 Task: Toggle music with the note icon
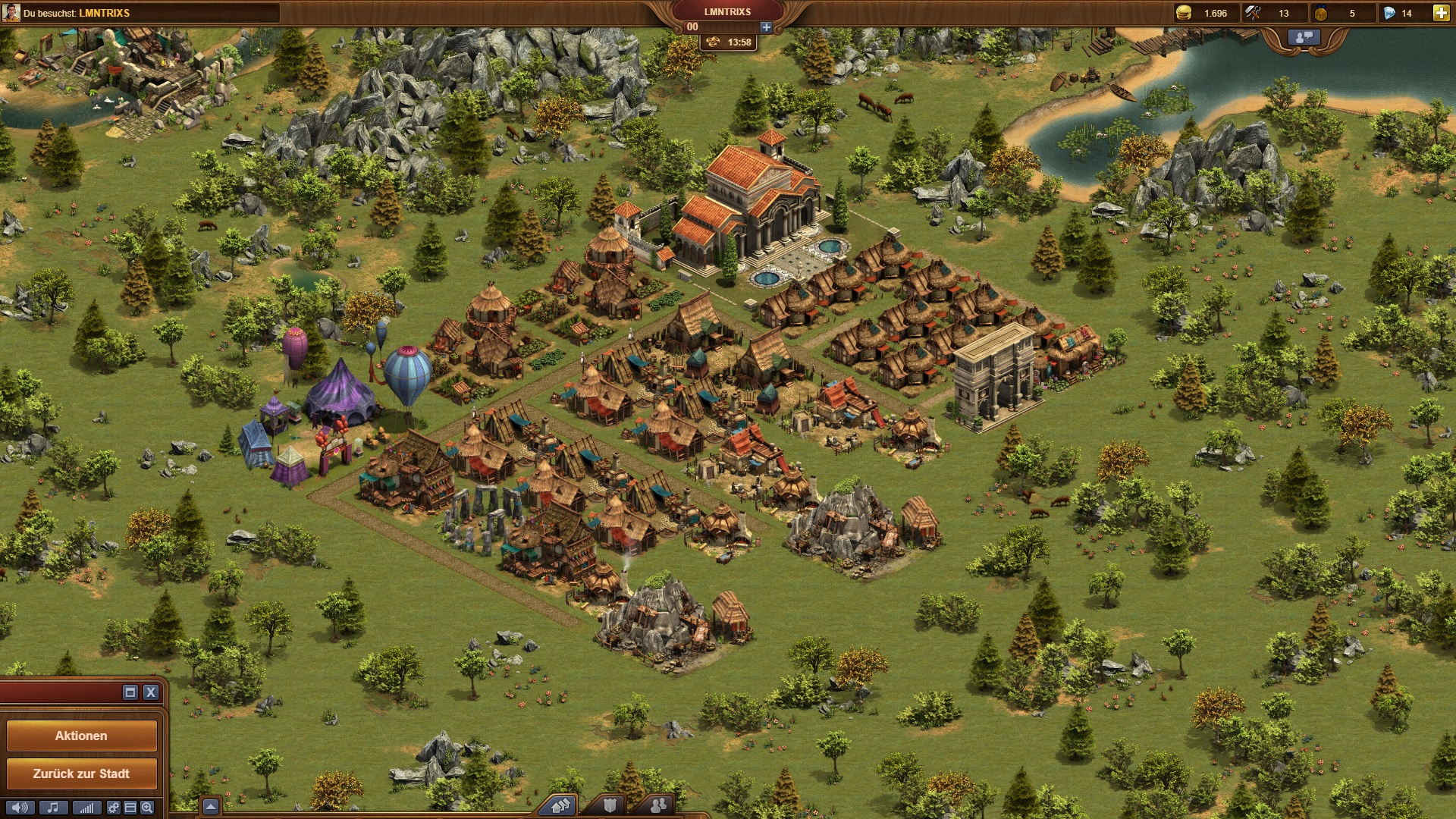pyautogui.click(x=53, y=808)
